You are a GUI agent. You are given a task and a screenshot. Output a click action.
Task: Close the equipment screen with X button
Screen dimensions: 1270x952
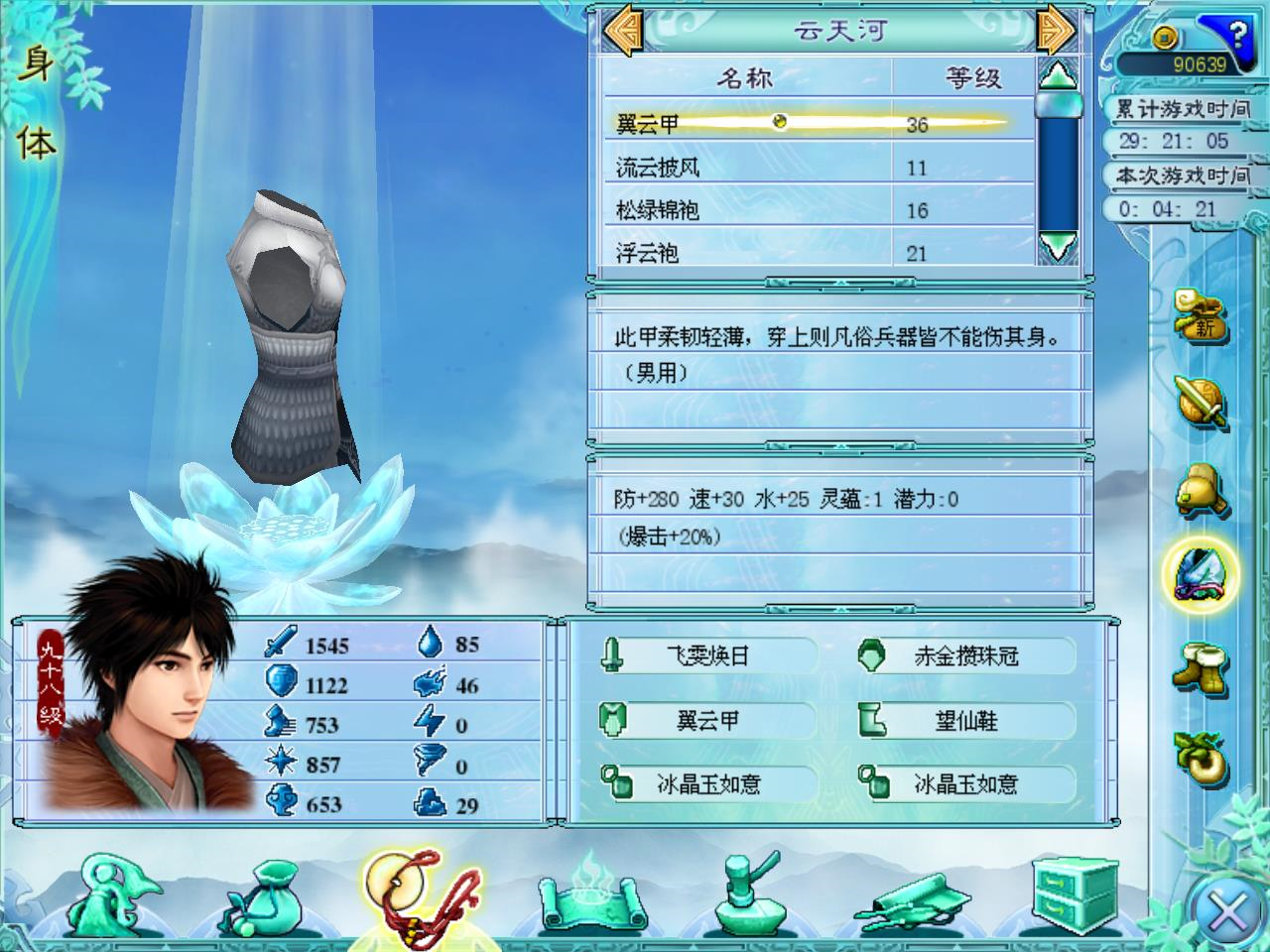click(1228, 910)
